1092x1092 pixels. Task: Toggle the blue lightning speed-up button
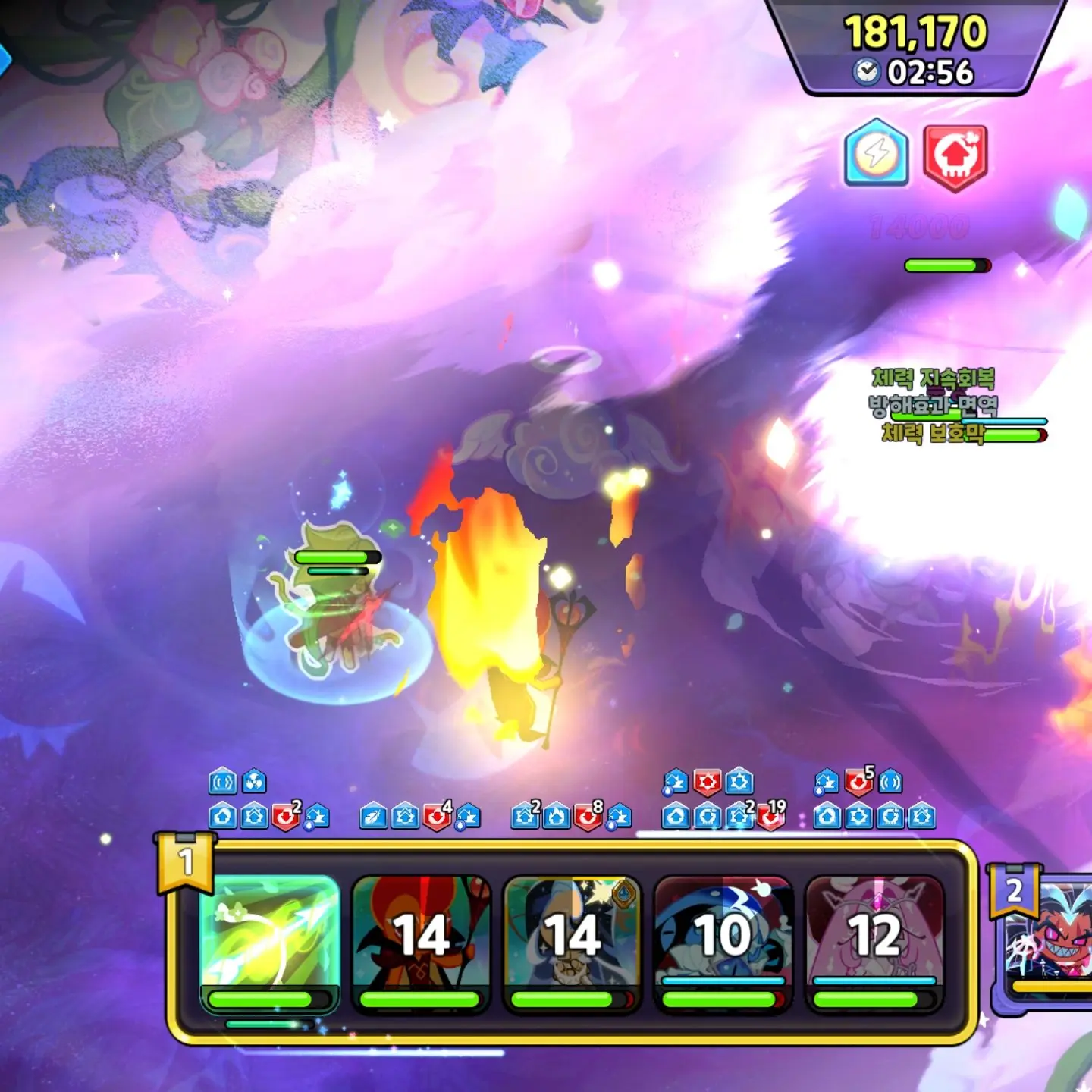click(x=877, y=154)
